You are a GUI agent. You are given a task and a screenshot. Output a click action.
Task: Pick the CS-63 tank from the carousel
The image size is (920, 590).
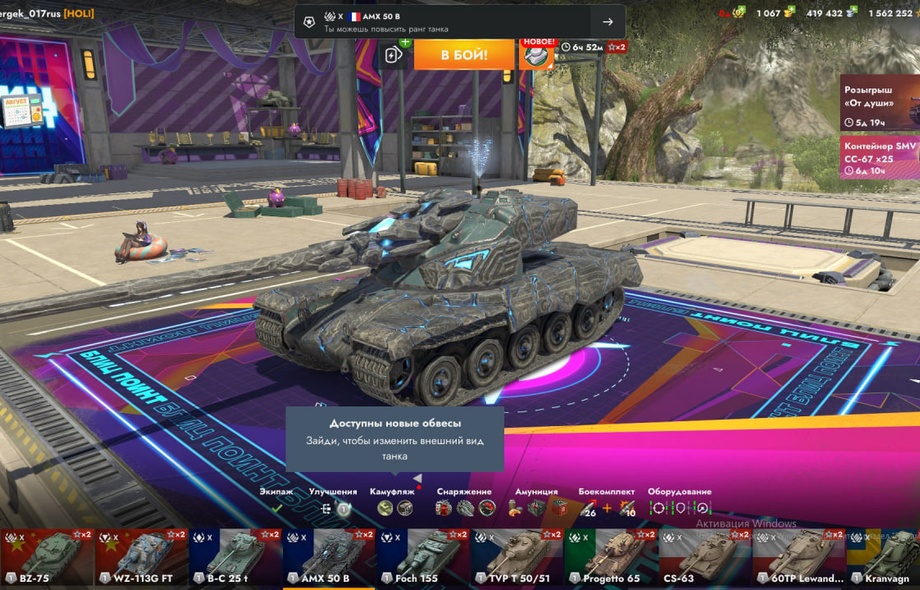(705, 558)
